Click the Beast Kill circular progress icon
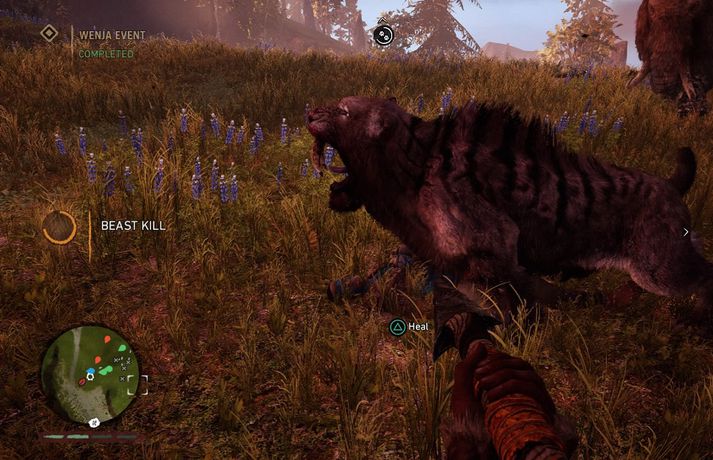 coord(59,227)
